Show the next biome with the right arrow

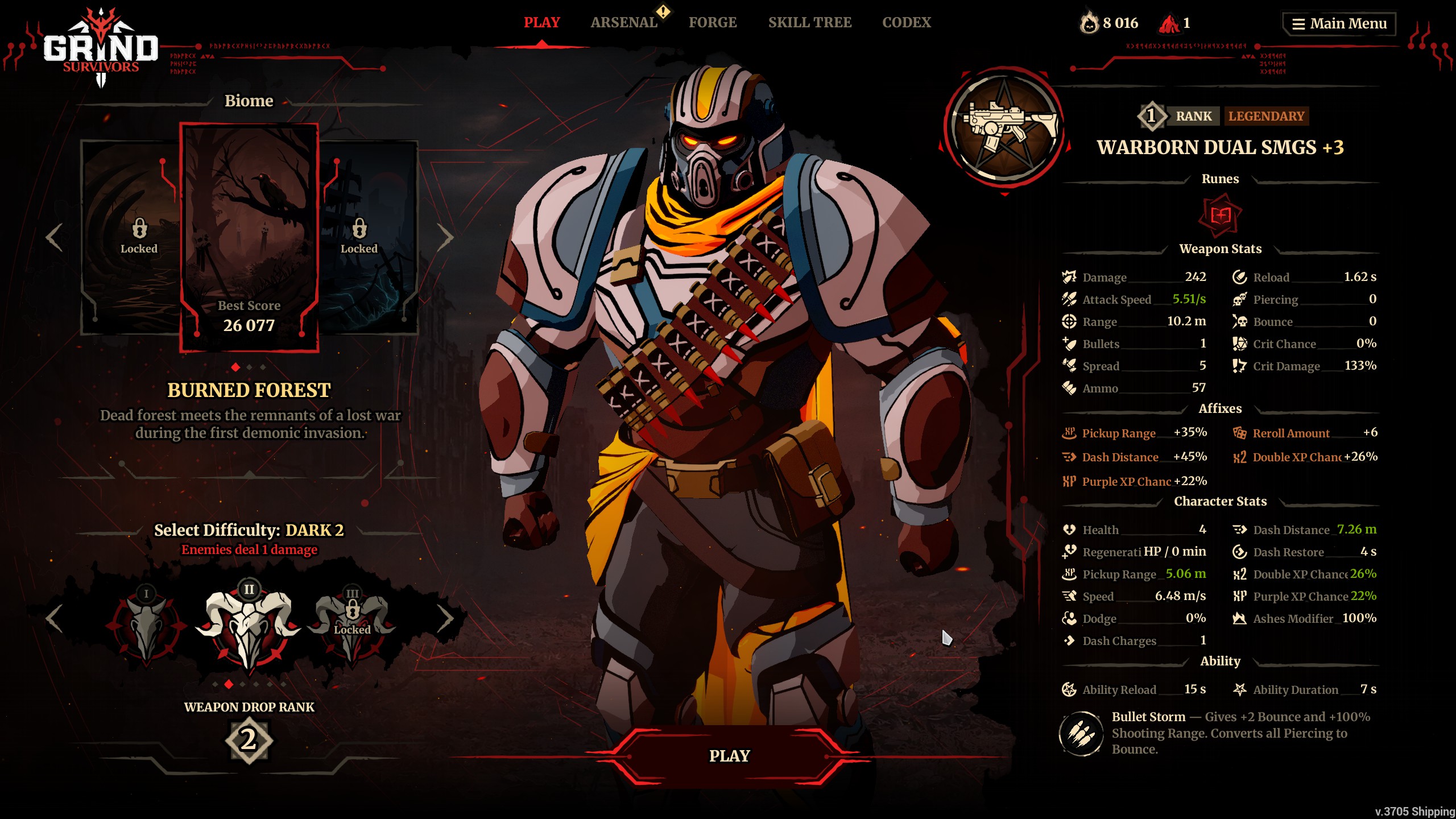(445, 237)
